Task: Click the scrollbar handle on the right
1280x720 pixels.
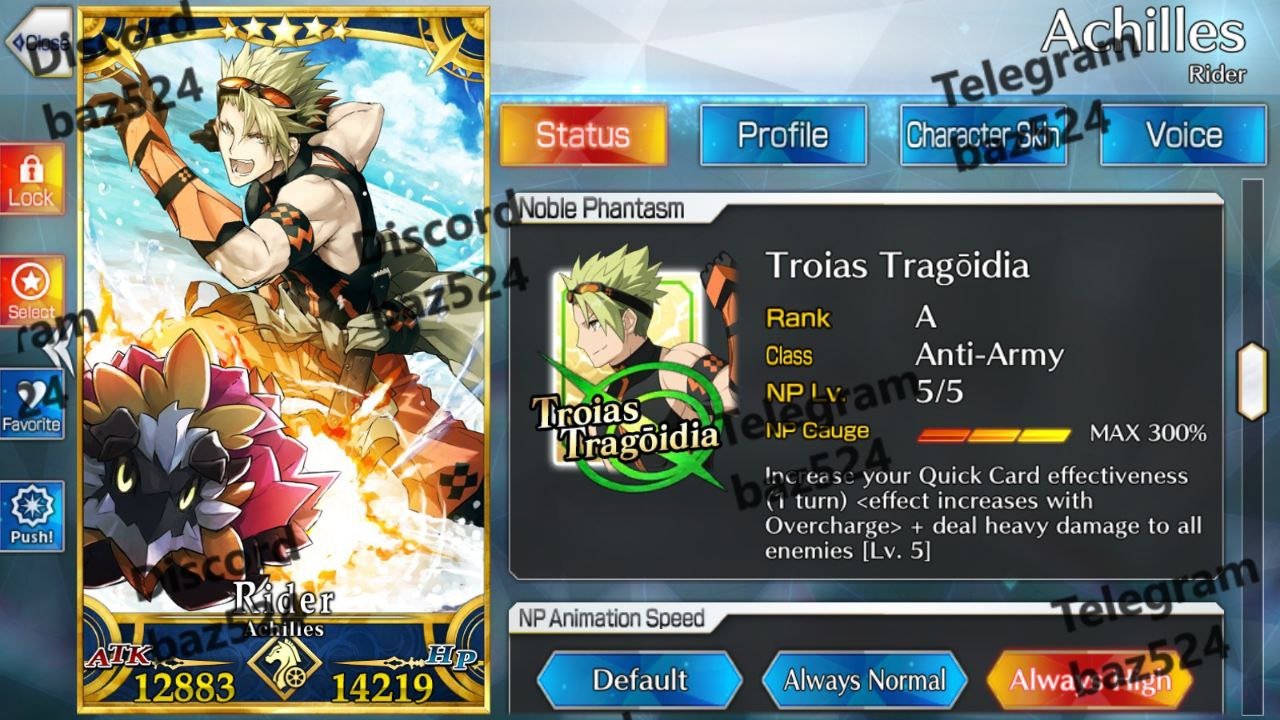Action: pyautogui.click(x=1252, y=381)
